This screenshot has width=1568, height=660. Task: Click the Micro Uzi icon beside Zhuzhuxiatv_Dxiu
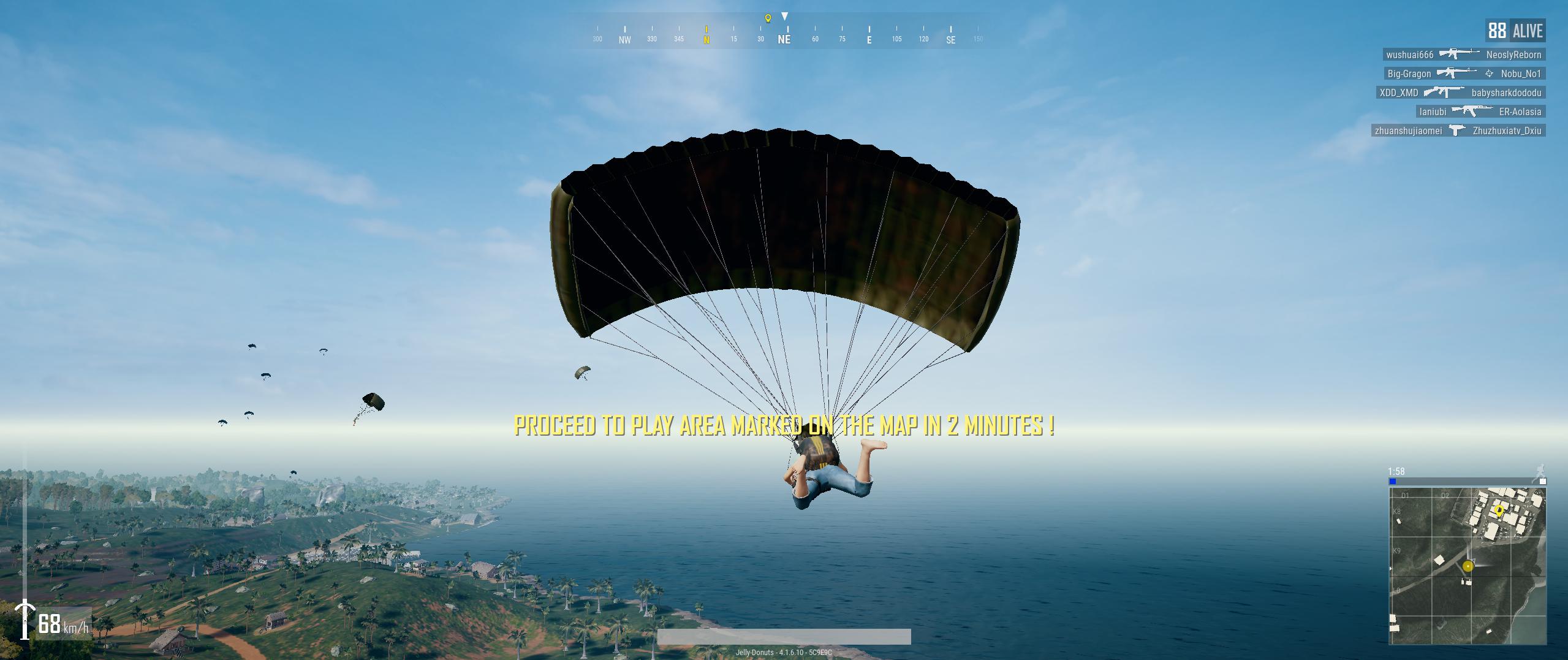click(1456, 131)
